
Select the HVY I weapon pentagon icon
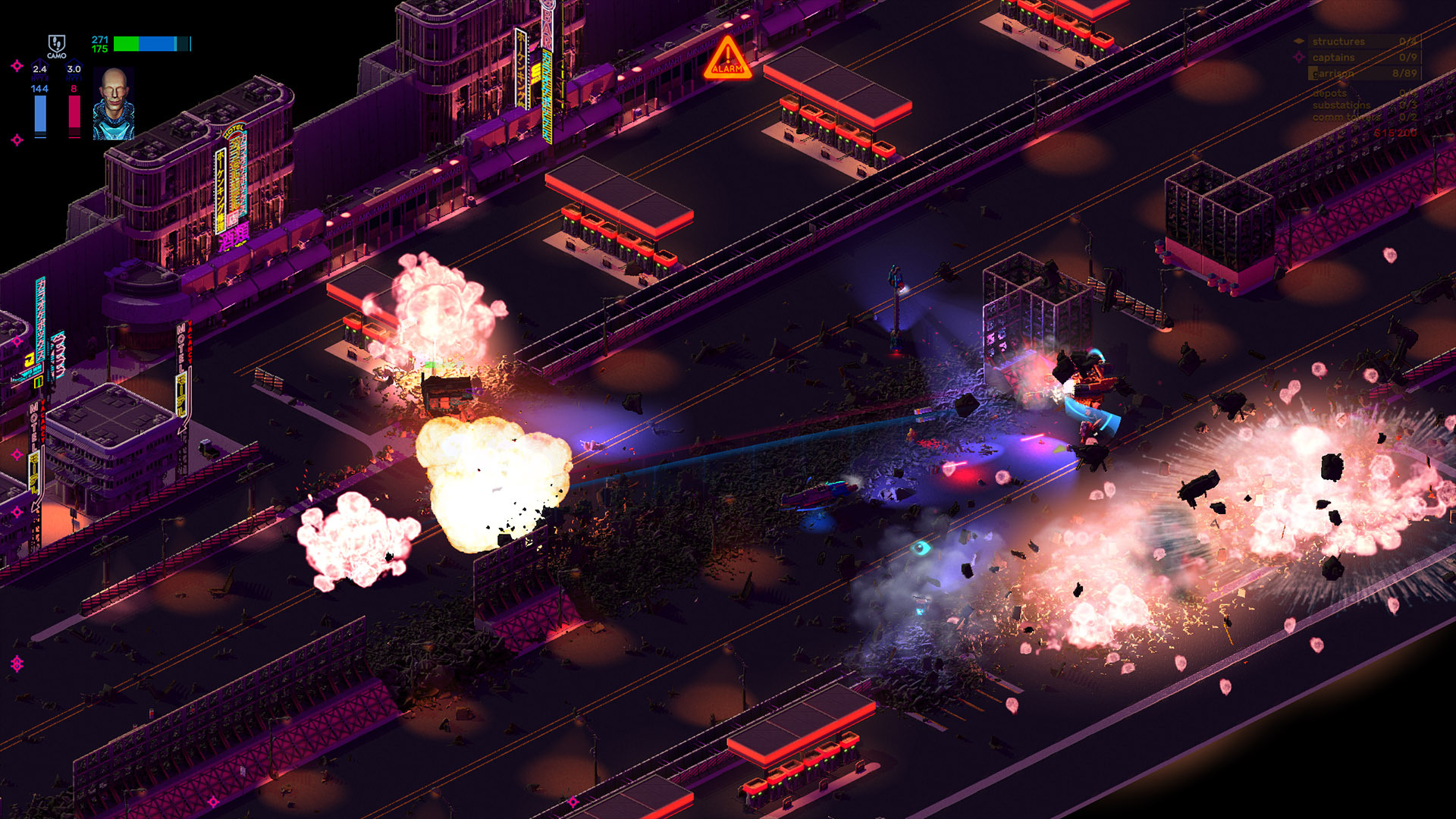(74, 67)
